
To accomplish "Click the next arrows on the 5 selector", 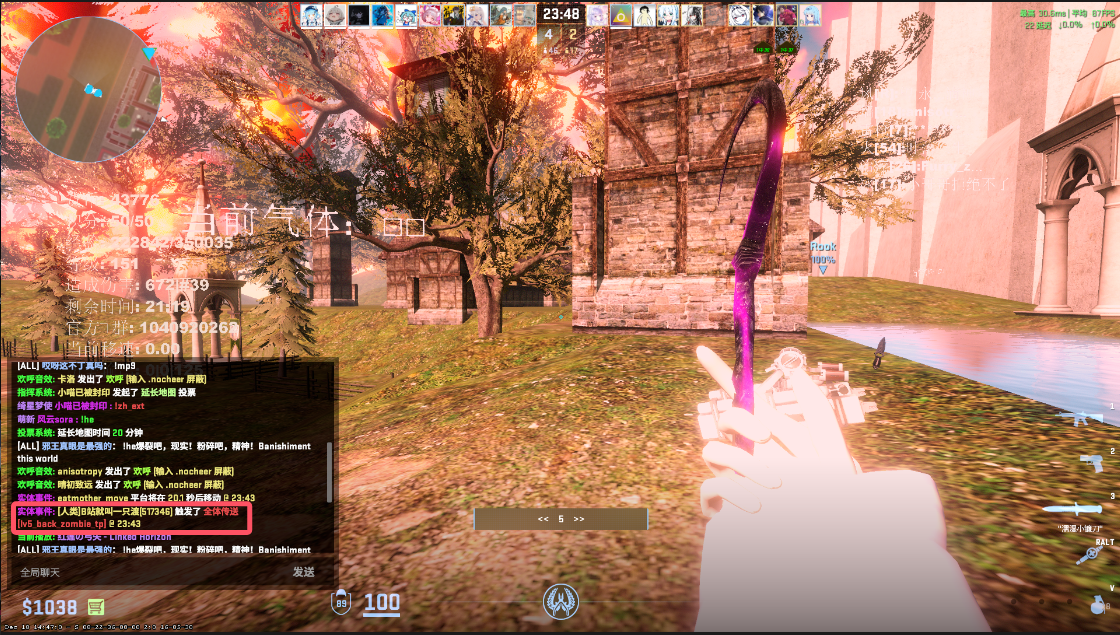I will click(578, 519).
